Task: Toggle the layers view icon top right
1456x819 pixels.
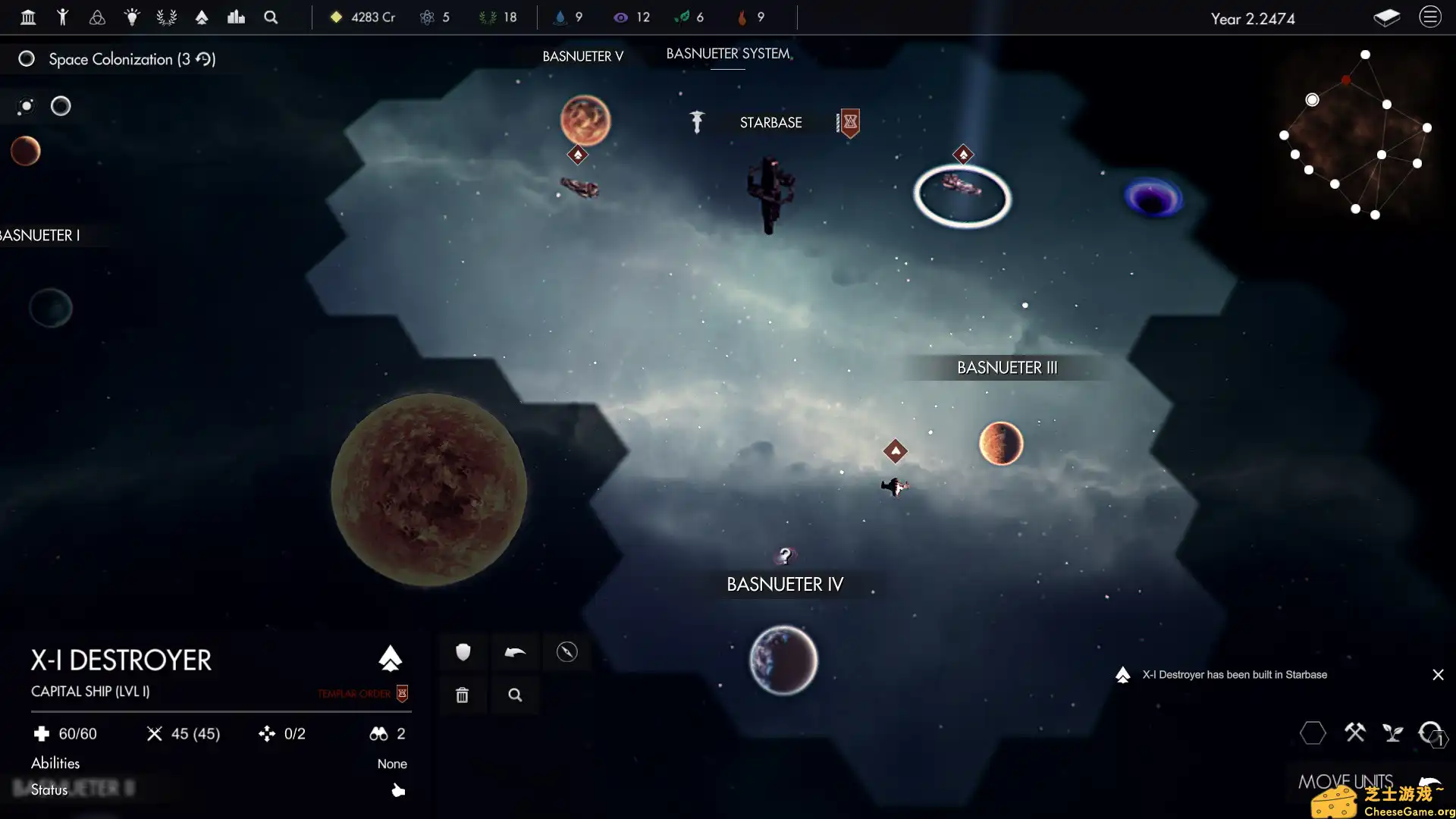Action: (x=1387, y=17)
